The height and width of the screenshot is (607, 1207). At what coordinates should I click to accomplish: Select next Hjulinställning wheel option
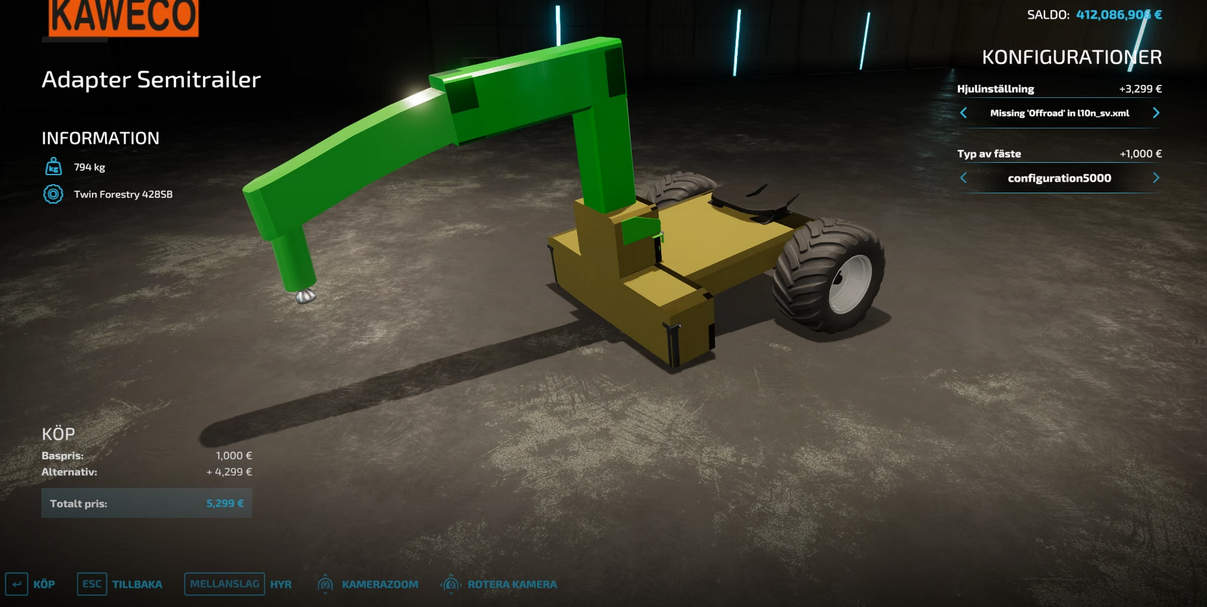click(1156, 113)
